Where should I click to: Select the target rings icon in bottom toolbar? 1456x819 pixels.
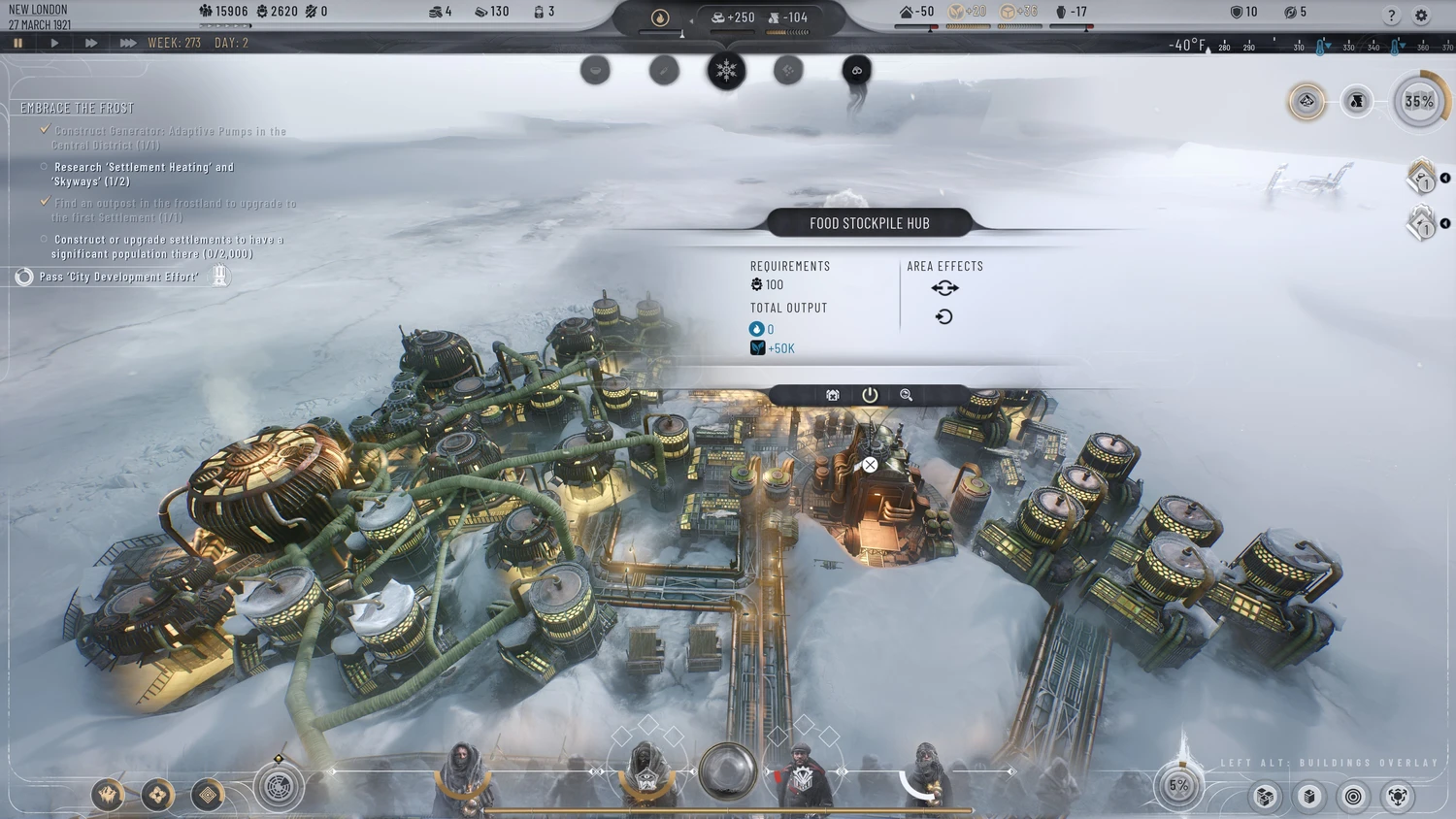coord(1353,797)
